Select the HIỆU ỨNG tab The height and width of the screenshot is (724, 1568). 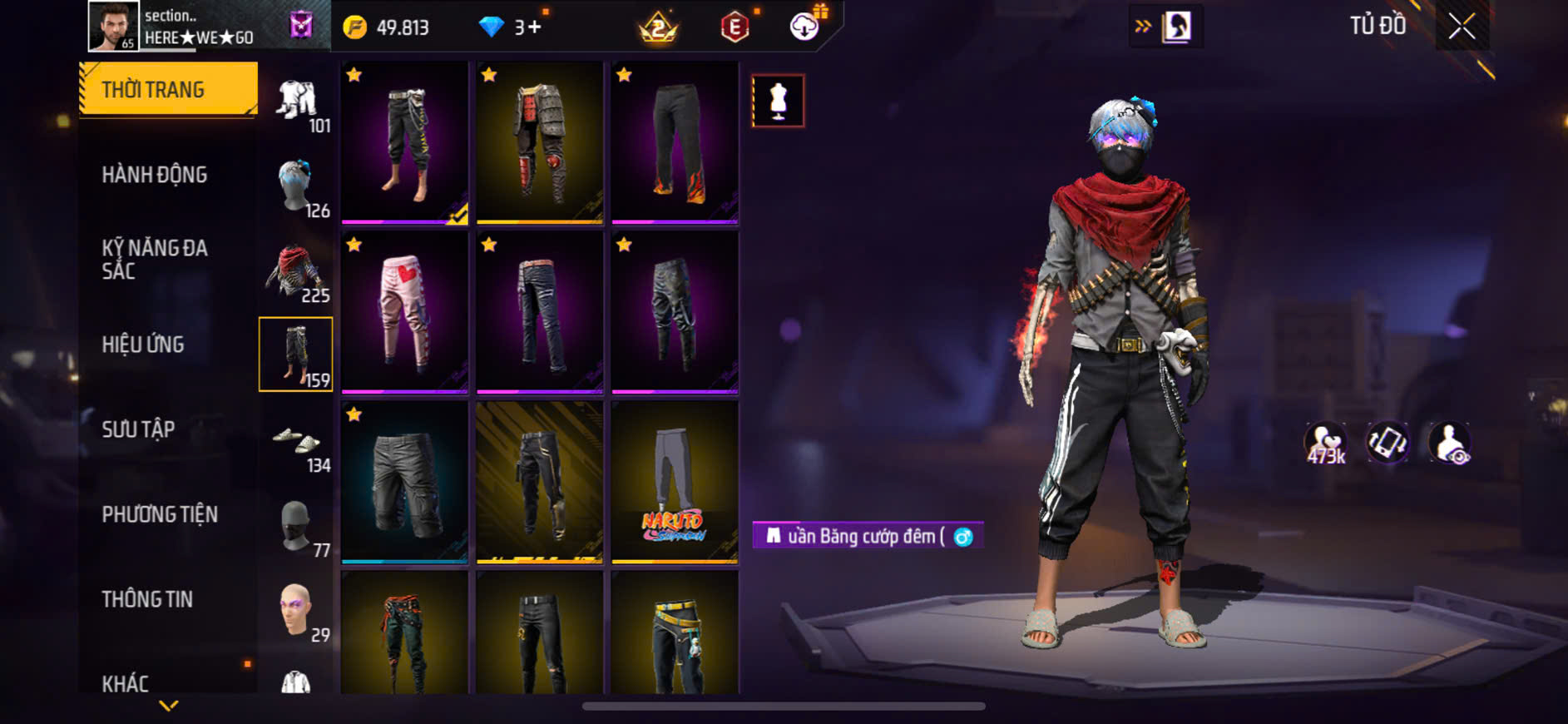[x=143, y=345]
